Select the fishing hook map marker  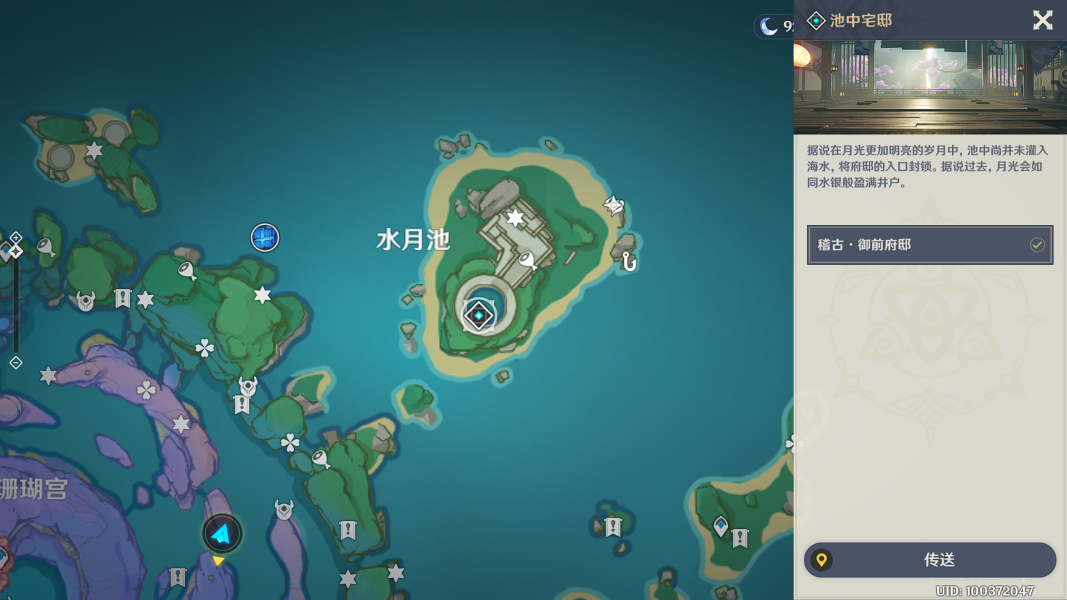point(628,262)
